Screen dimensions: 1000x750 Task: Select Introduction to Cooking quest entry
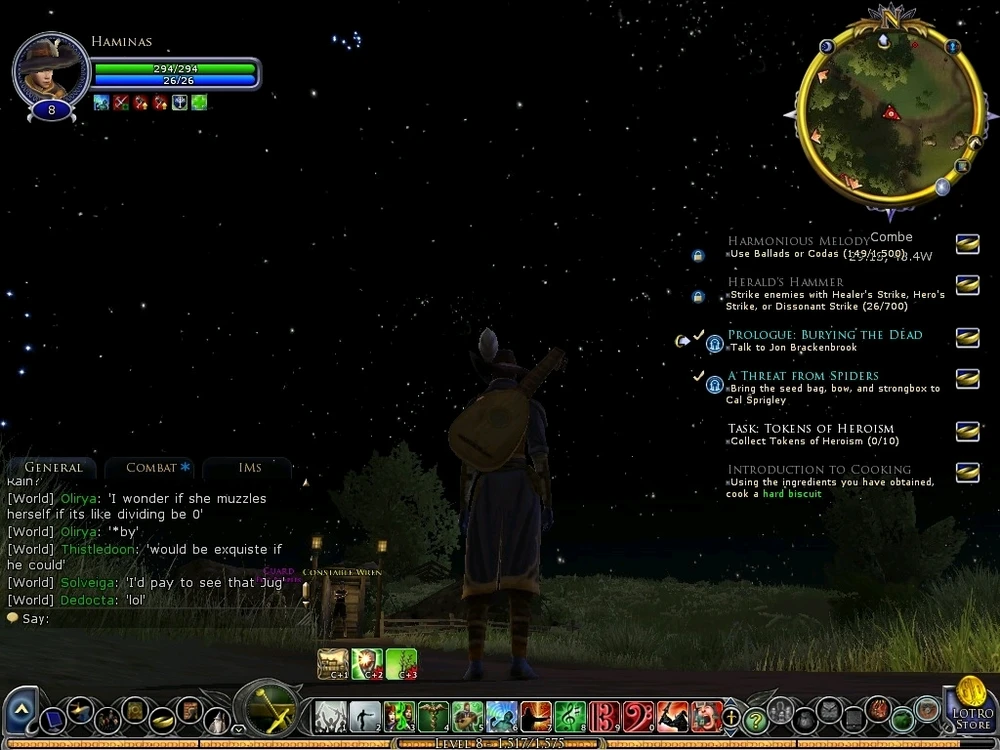819,470
